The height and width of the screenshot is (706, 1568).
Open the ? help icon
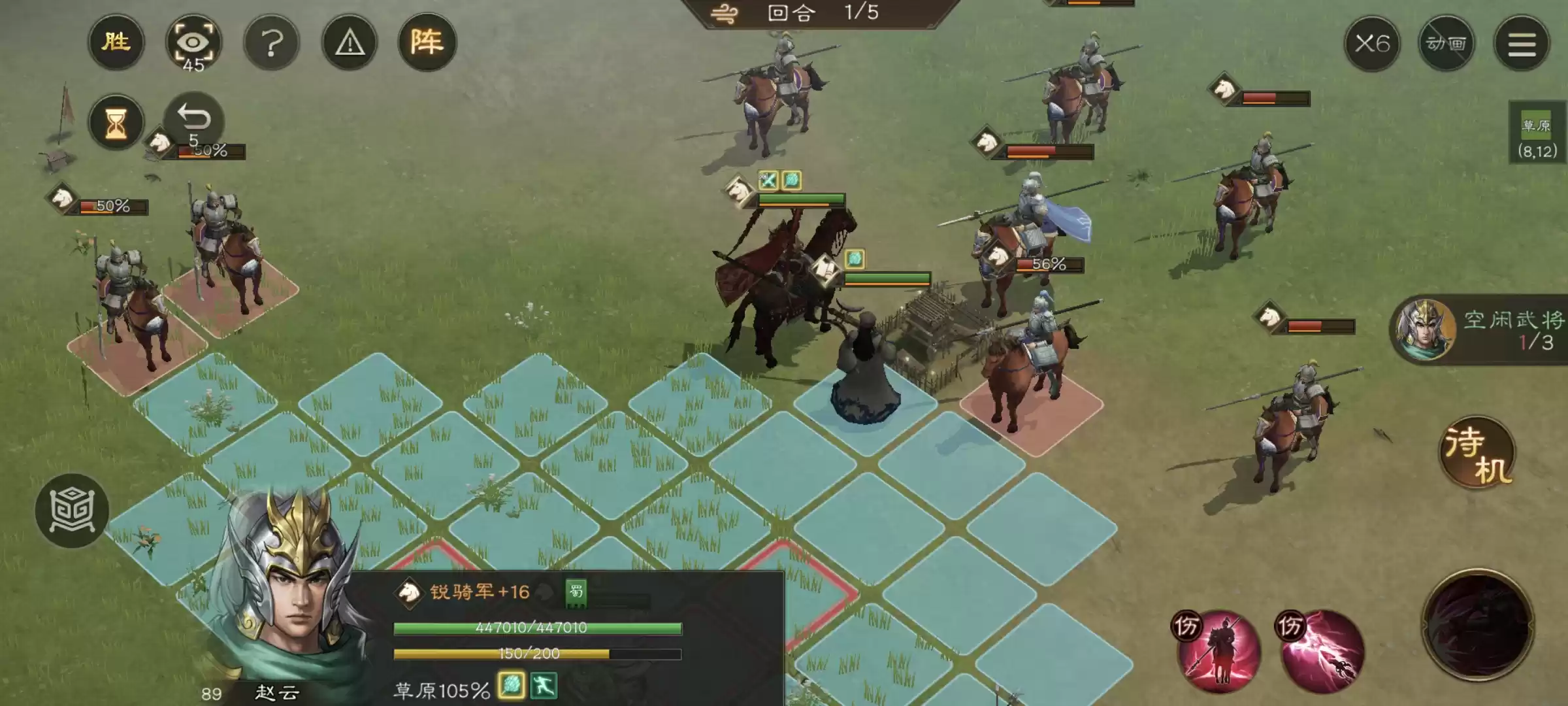click(x=272, y=42)
